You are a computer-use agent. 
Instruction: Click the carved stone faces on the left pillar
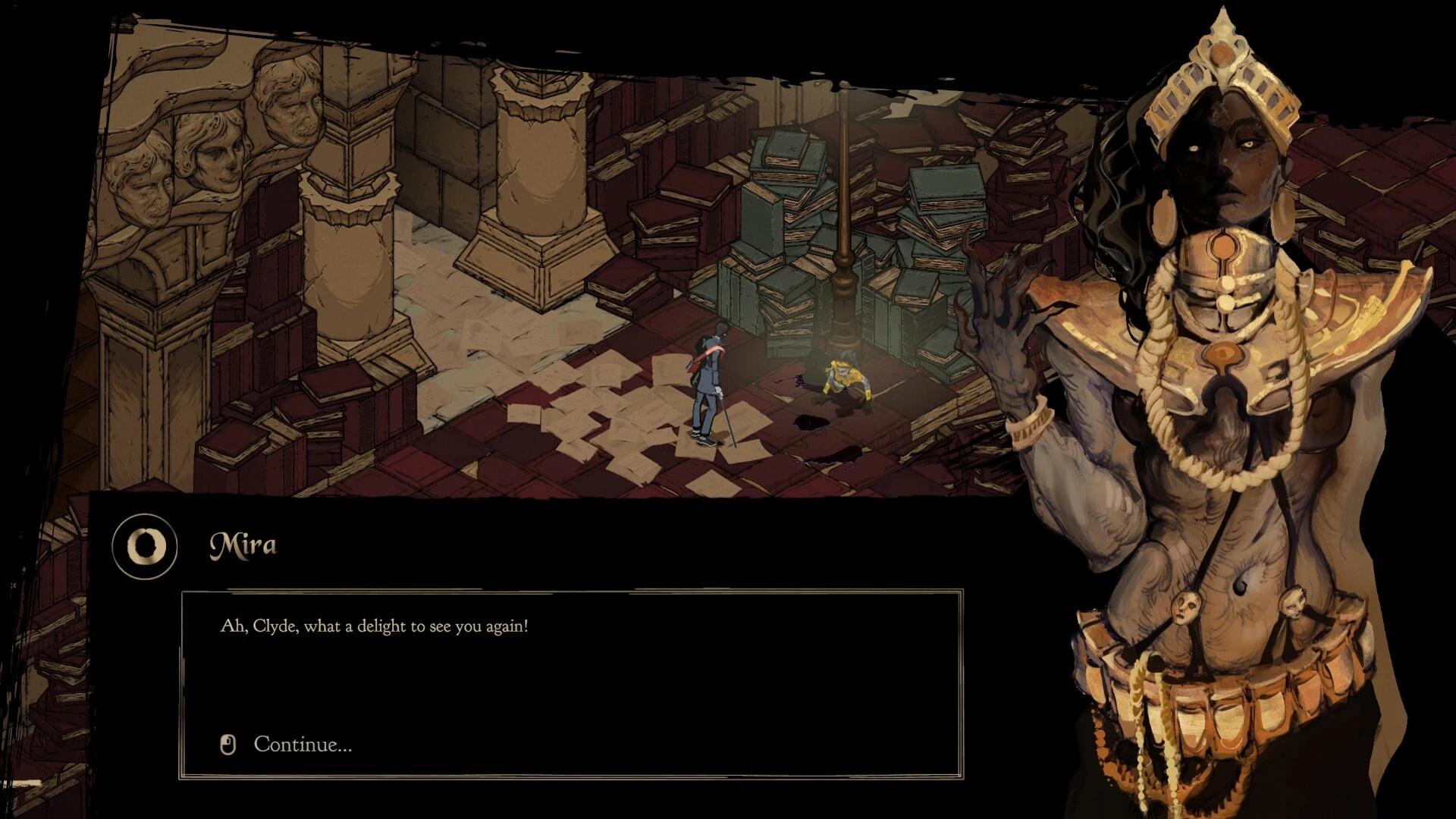coord(212,152)
